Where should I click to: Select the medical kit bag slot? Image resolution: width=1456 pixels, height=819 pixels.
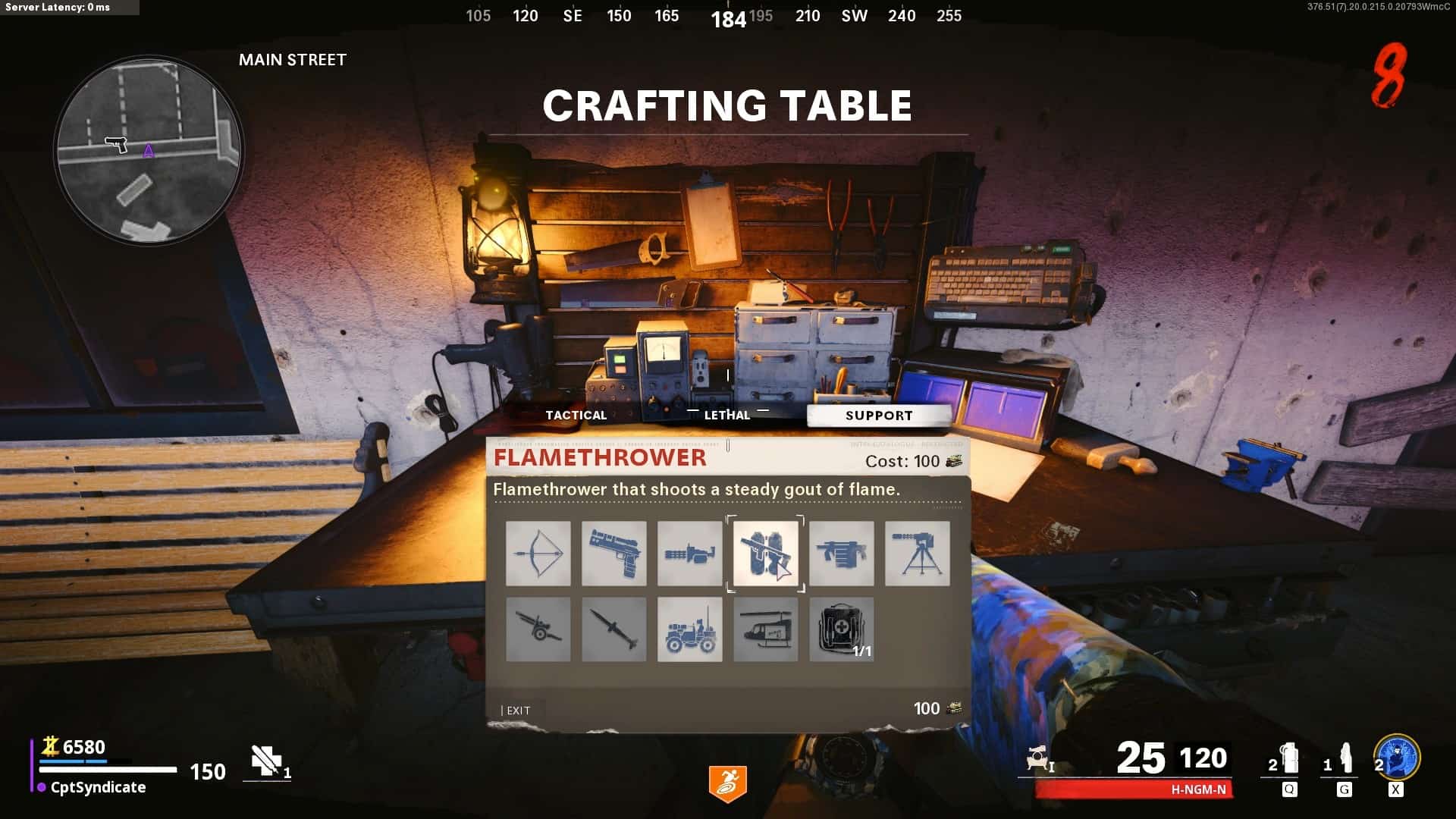(x=842, y=629)
